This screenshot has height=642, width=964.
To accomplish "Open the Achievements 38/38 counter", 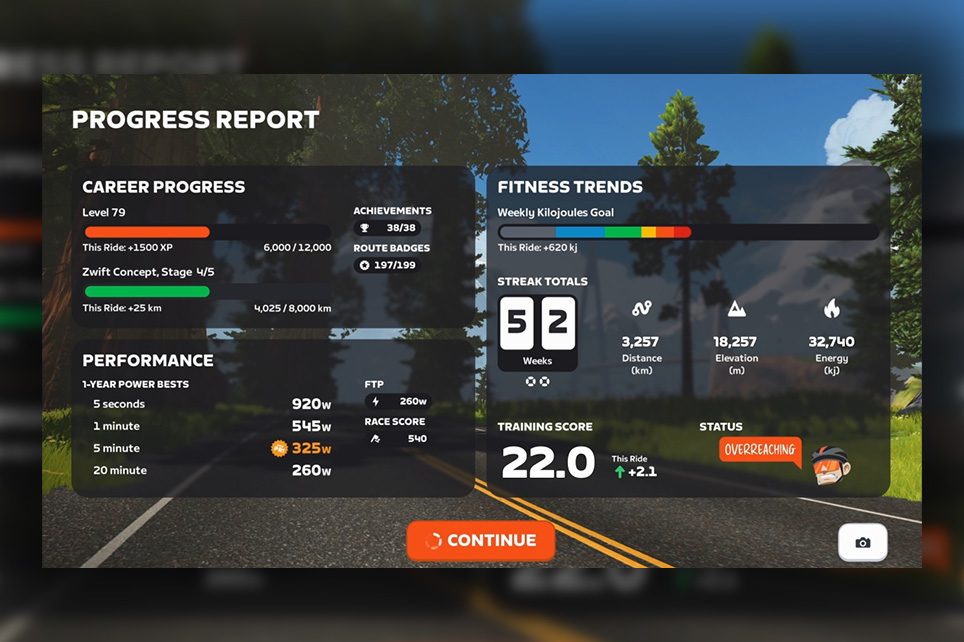I will click(387, 228).
